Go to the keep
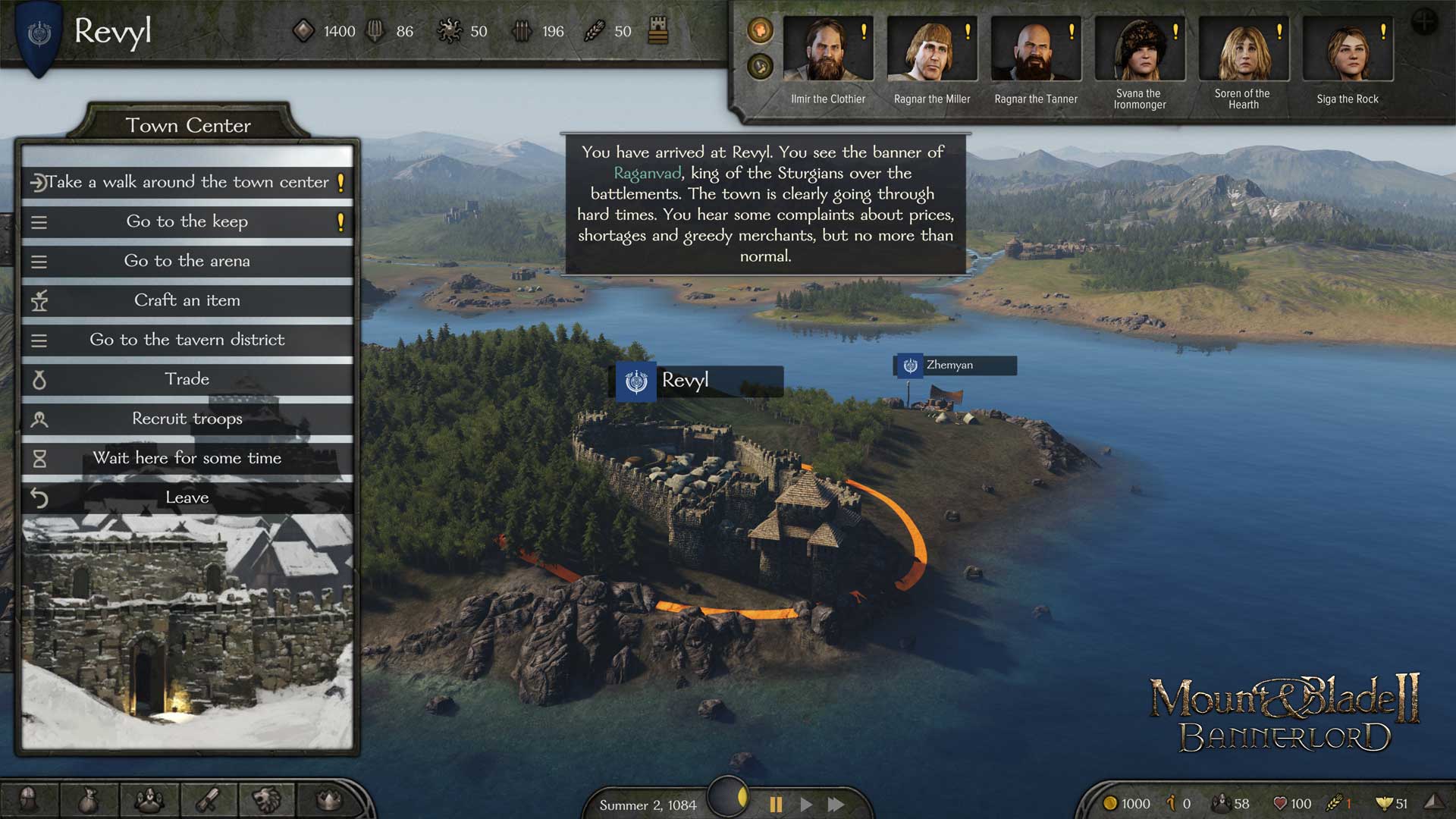 [187, 221]
